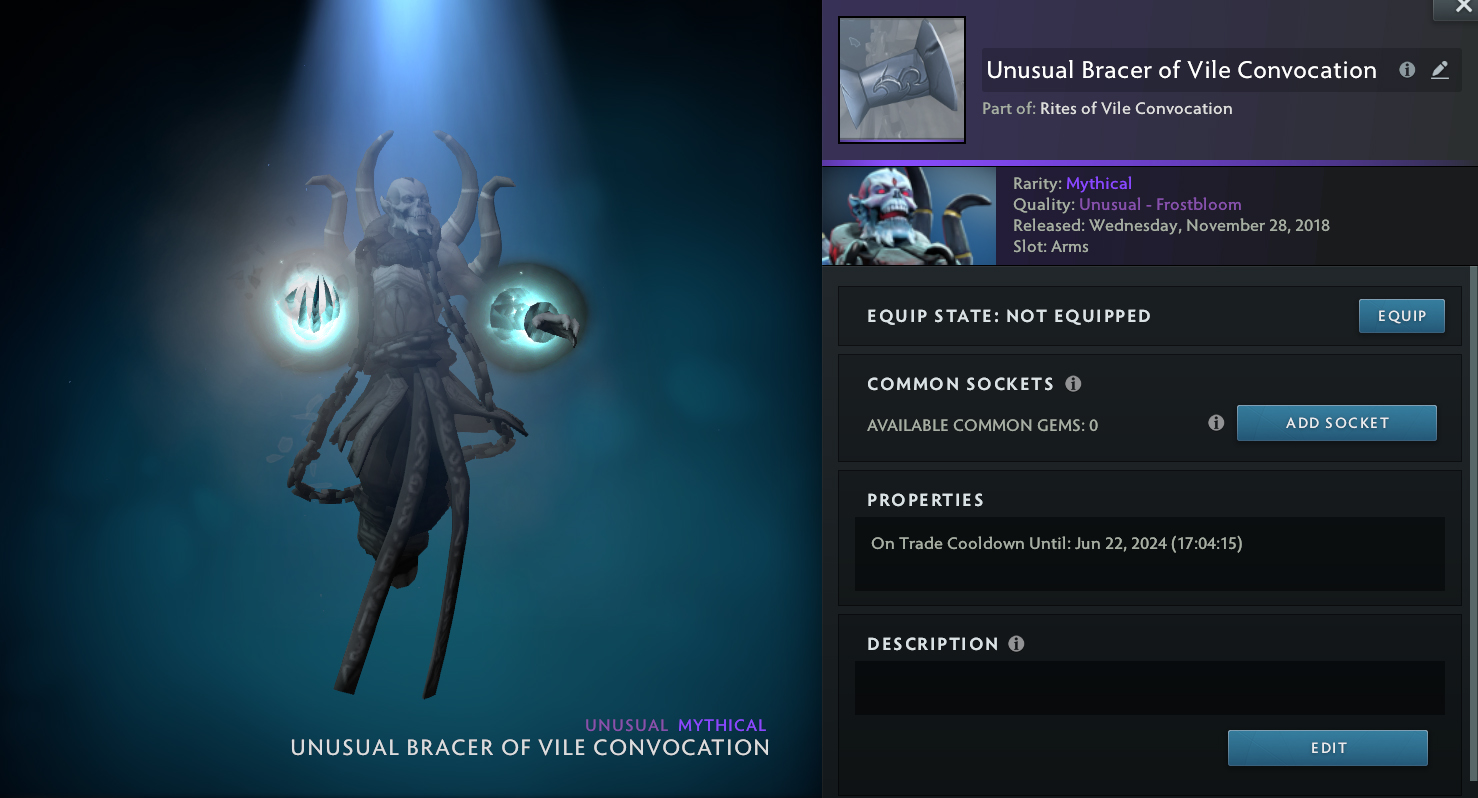Viewport: 1478px width, 798px height.
Task: Click the empty description text box
Action: 1149,687
